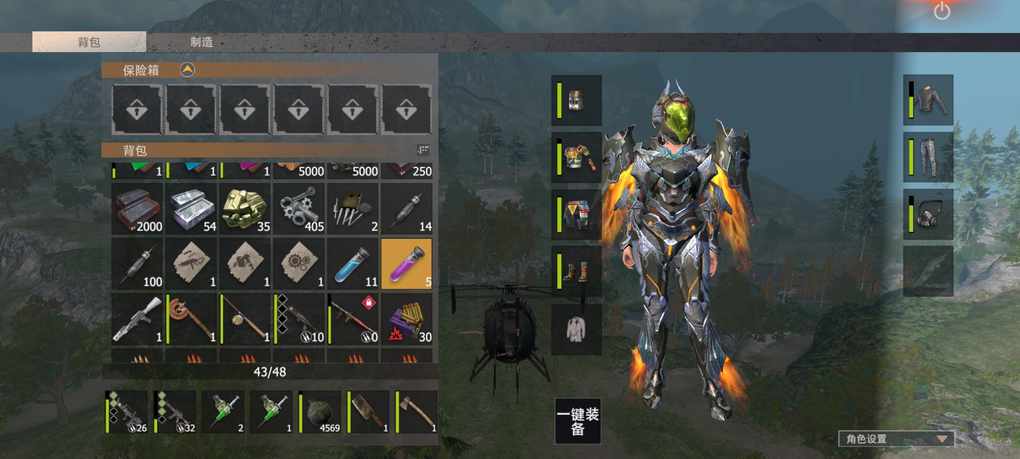1020x459 pixels.
Task: Collapse the 保险箱 safe box section
Action: coord(186,70)
